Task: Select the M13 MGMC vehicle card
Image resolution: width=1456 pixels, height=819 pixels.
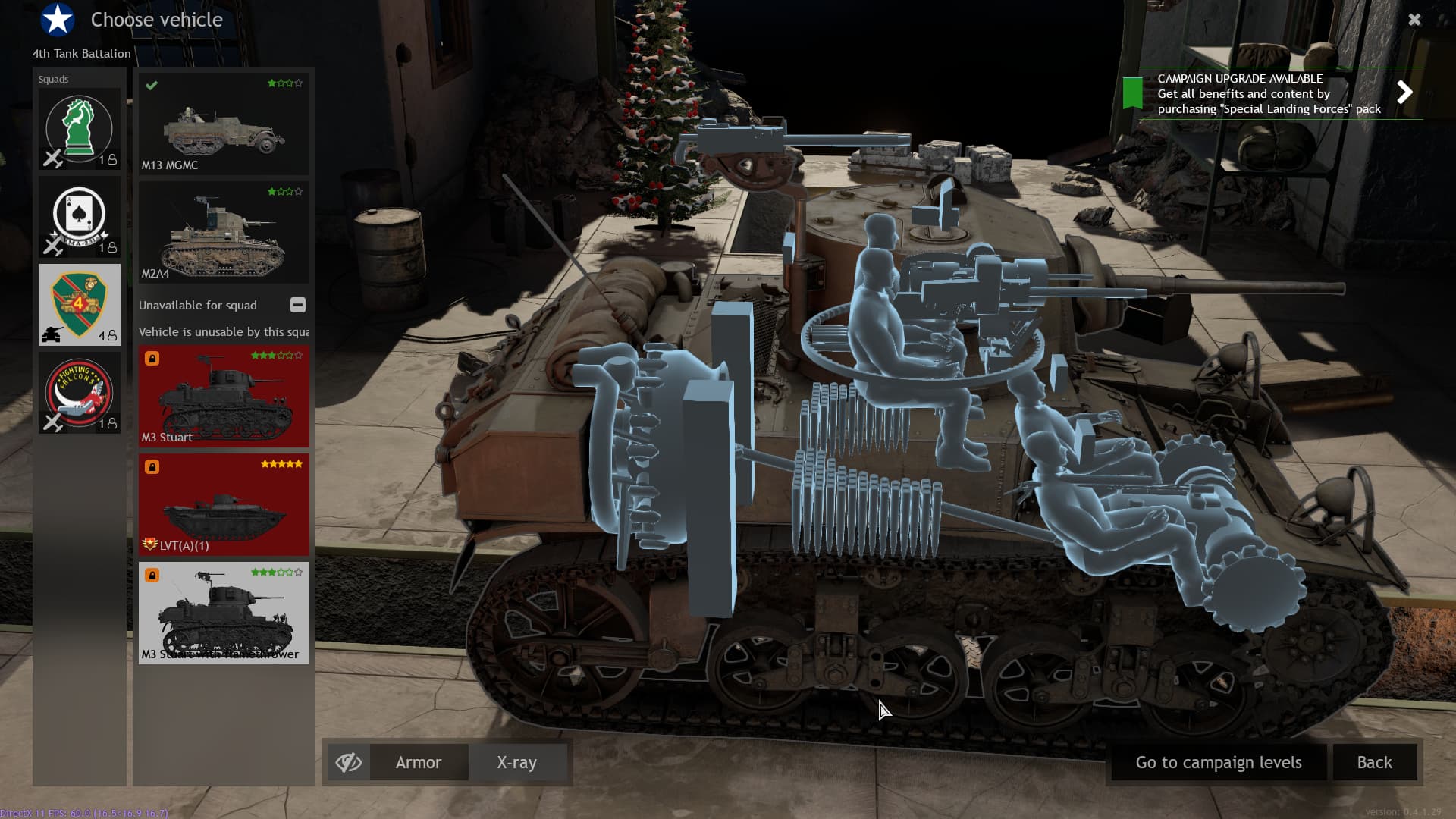Action: [x=224, y=124]
